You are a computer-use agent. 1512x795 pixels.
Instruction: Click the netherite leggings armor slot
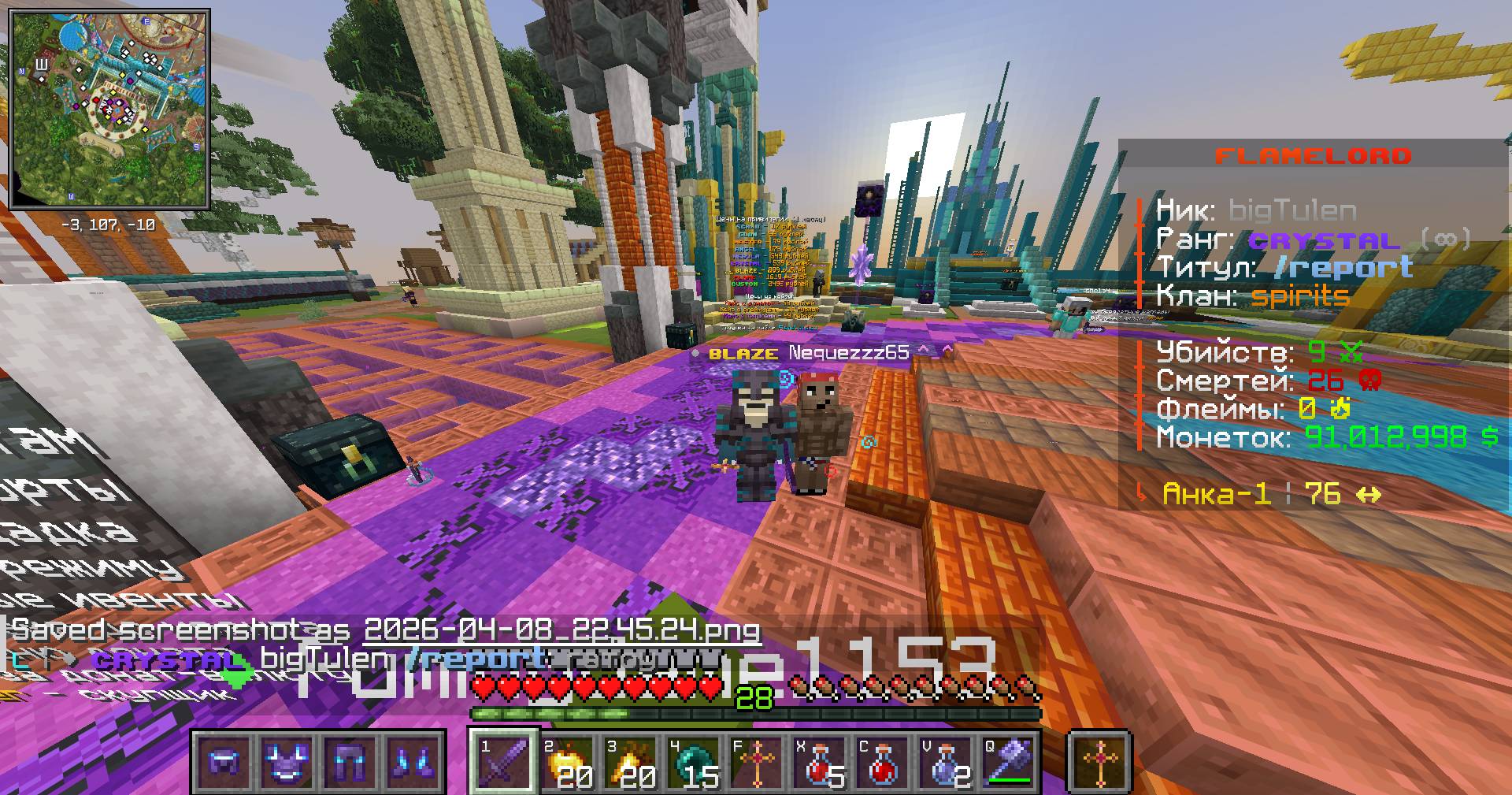[350, 762]
